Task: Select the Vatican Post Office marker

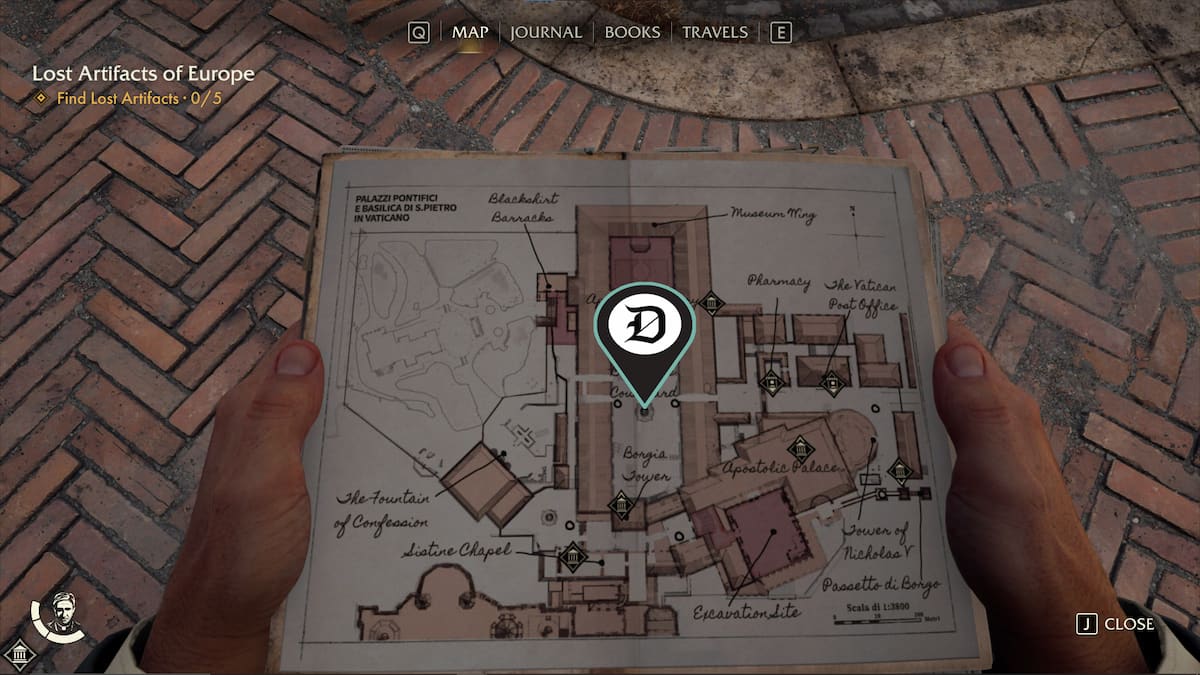Action: tap(832, 382)
